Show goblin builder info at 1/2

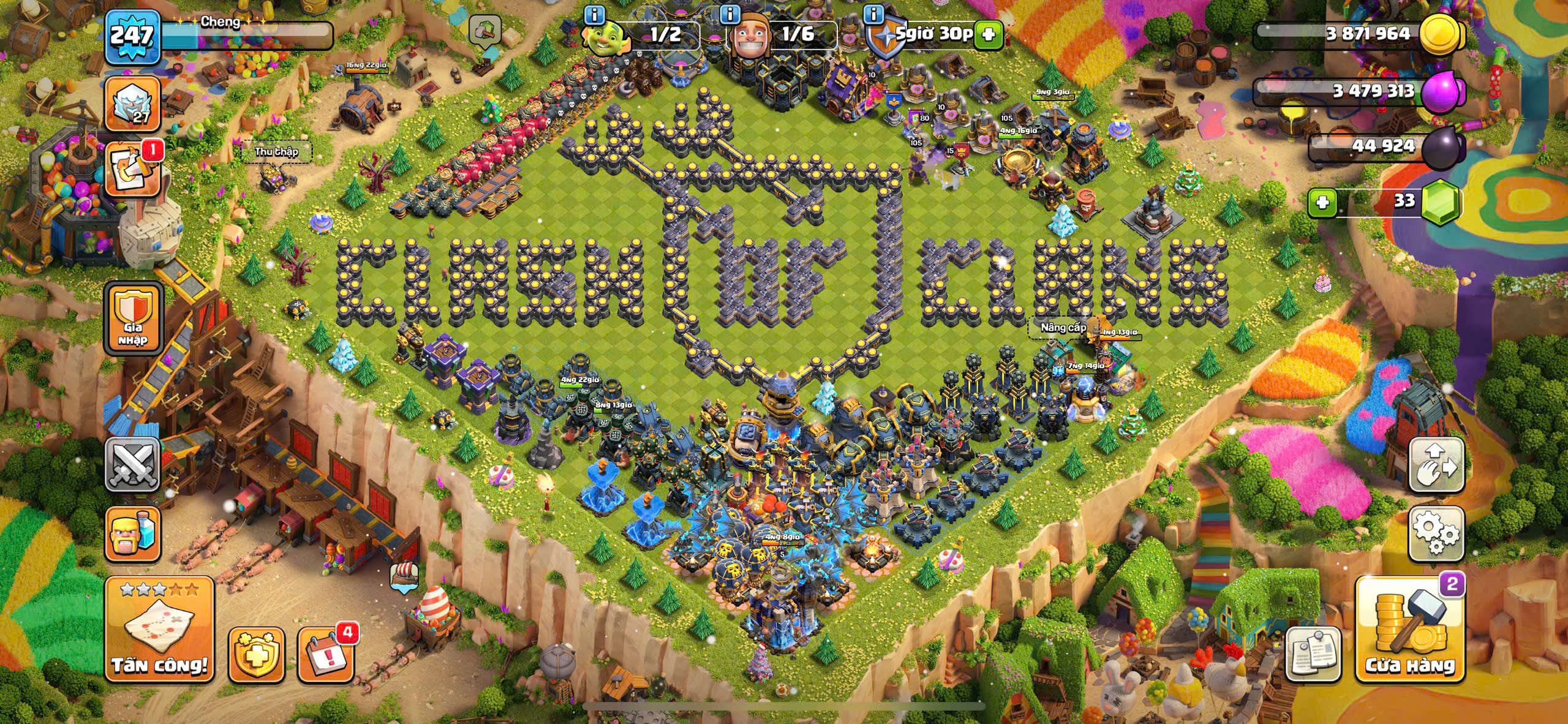(594, 13)
